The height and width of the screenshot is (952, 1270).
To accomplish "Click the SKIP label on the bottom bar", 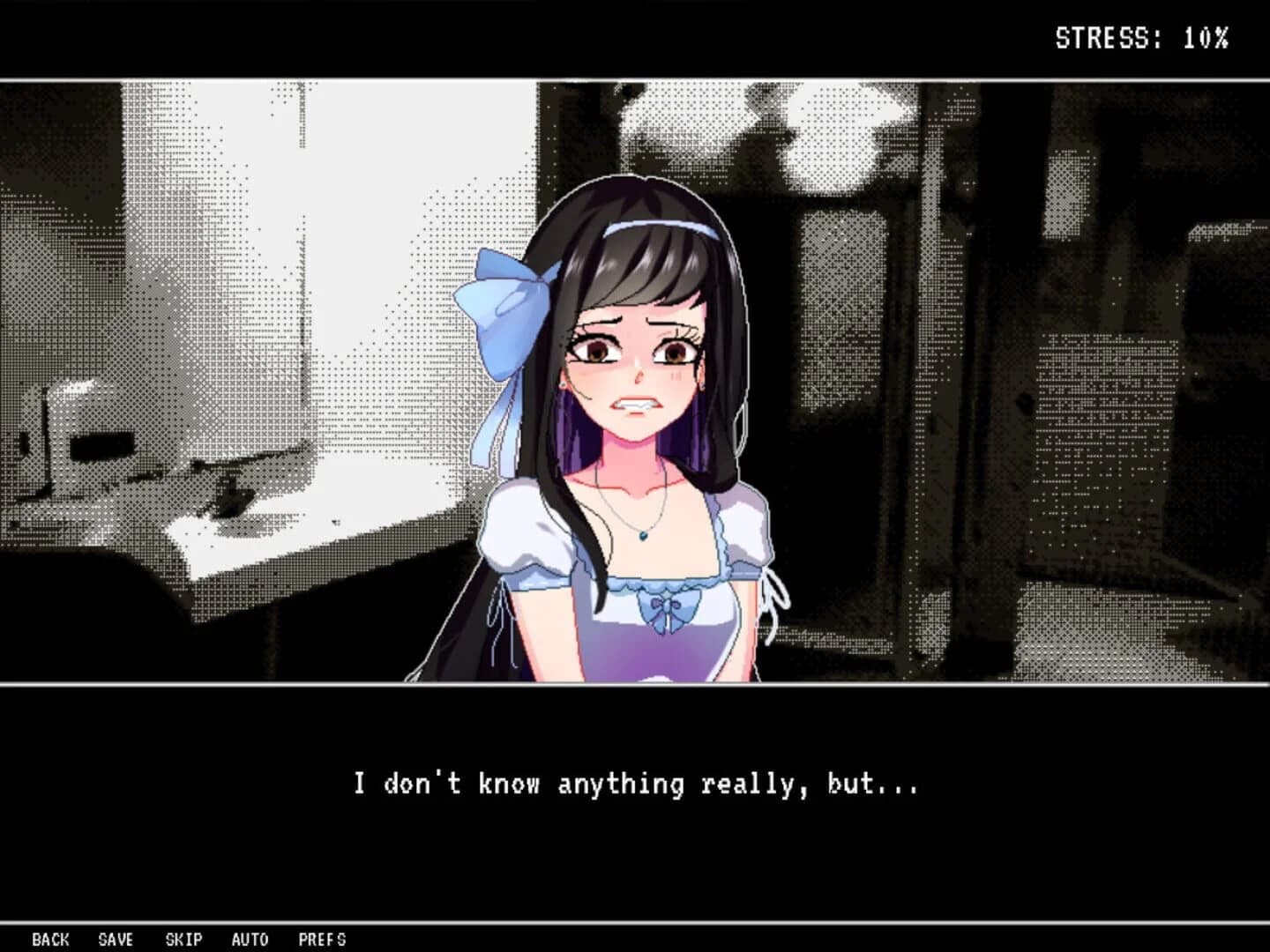I will click(184, 940).
